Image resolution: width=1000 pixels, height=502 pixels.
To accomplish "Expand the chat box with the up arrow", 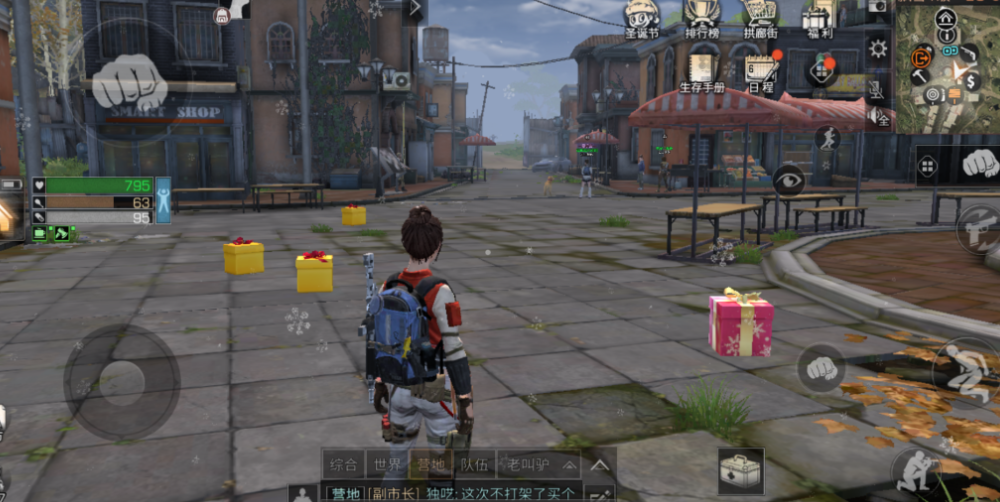I will [599, 464].
